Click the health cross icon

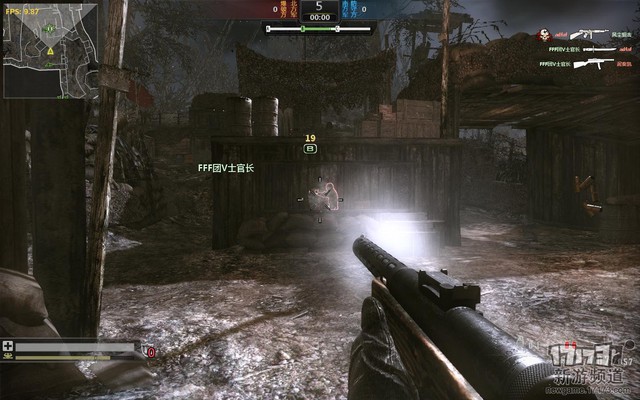(9, 346)
